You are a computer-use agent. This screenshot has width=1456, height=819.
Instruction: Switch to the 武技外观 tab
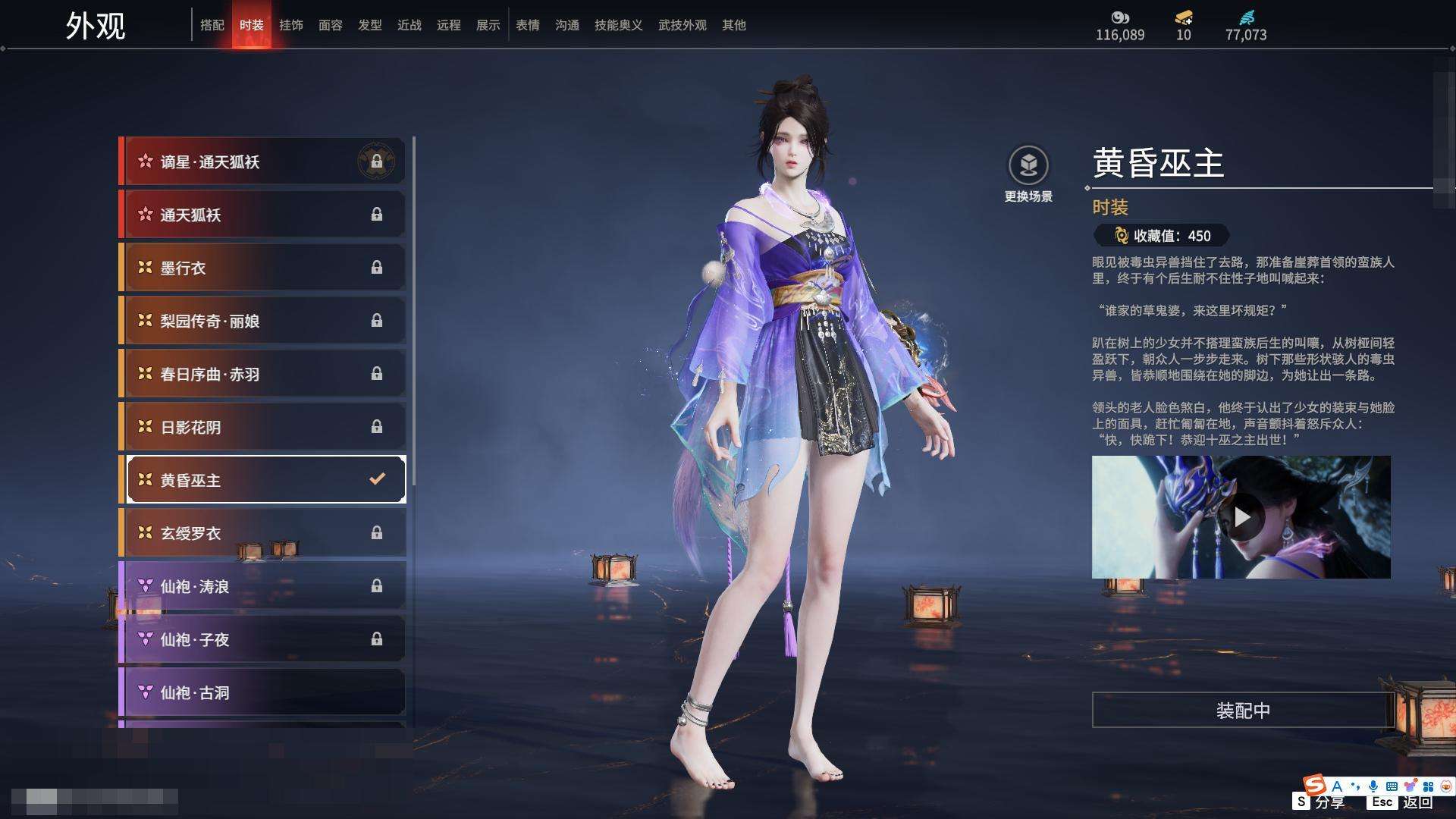point(682,25)
